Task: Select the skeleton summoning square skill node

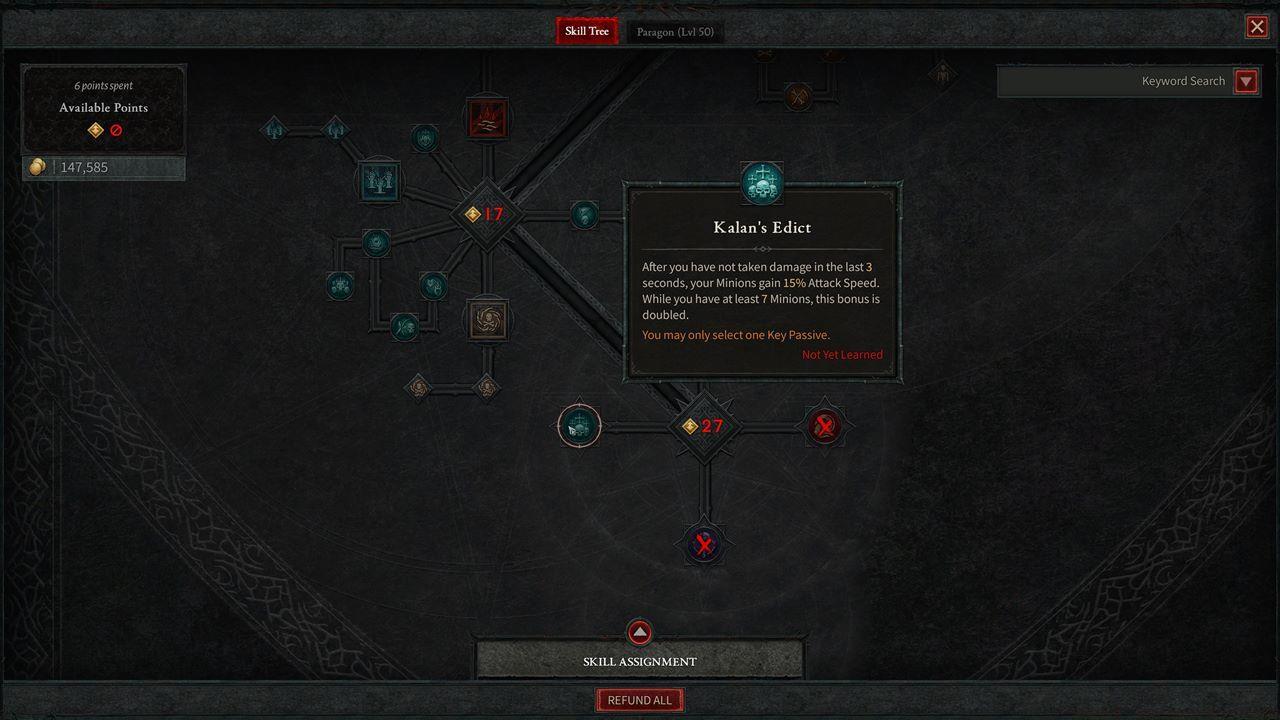Action: (x=380, y=181)
